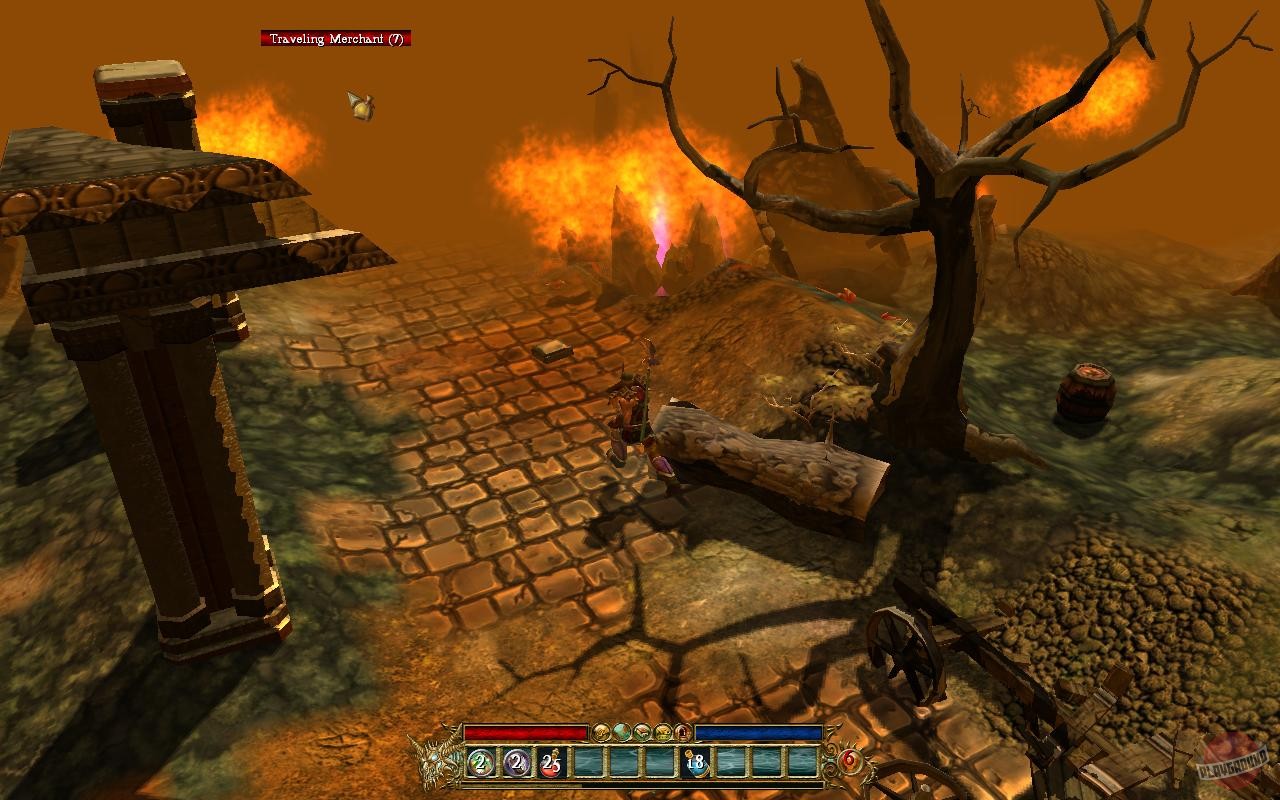The image size is (1280, 800).
Task: Drink the red health potion in the quick bar
Action: (553, 763)
